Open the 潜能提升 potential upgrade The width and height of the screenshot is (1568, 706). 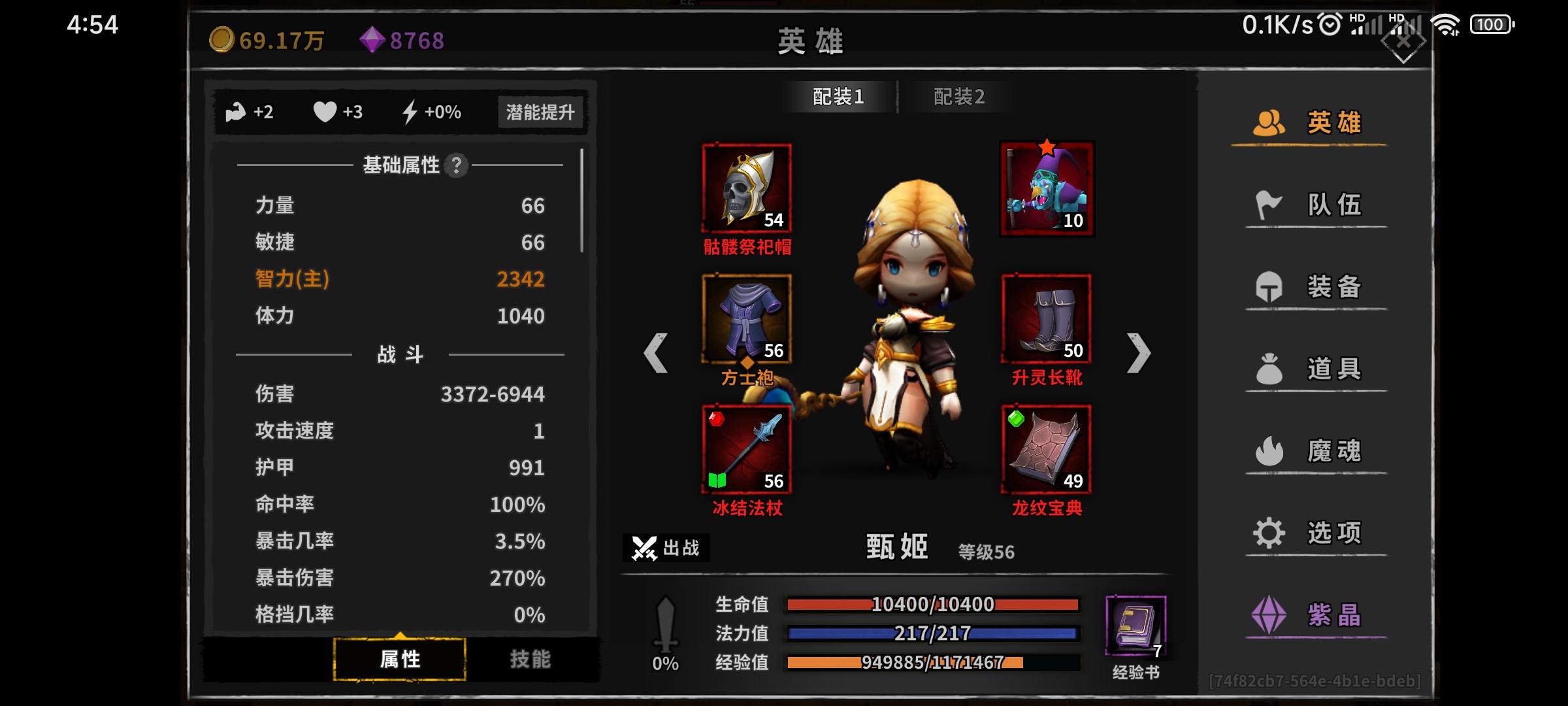(x=540, y=112)
